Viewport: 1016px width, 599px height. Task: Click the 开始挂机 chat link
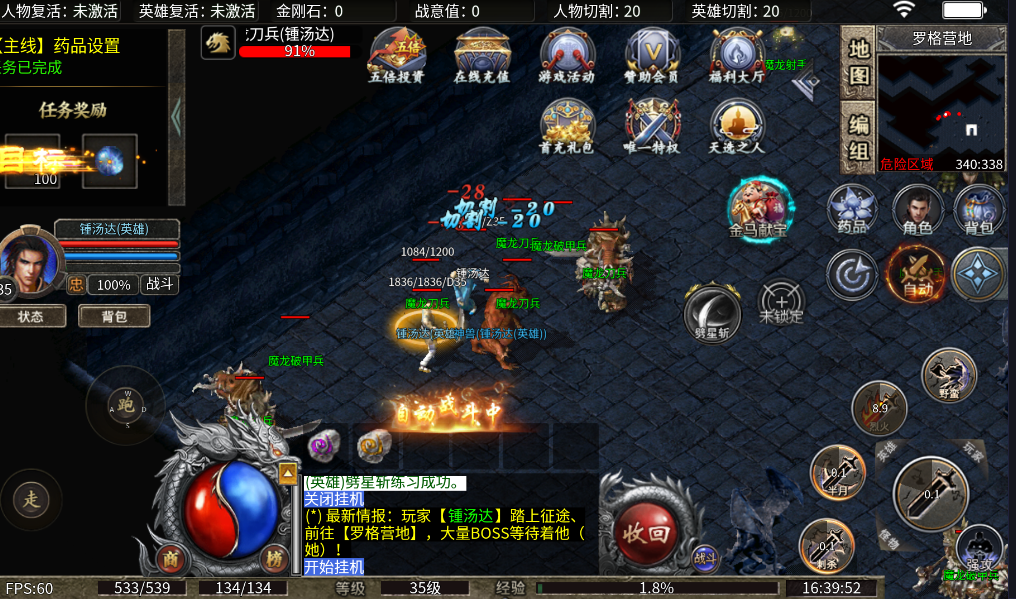334,567
